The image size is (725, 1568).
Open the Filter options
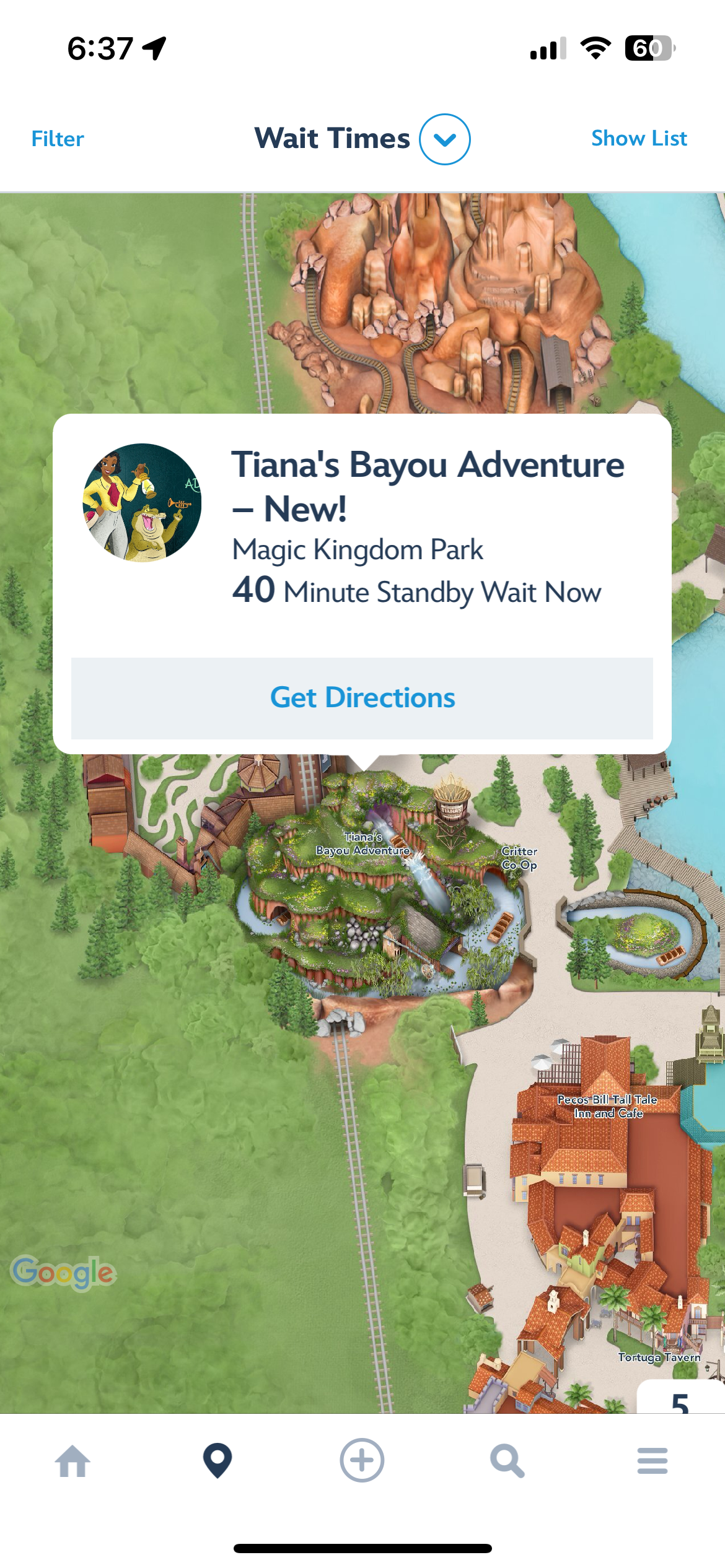[58, 139]
